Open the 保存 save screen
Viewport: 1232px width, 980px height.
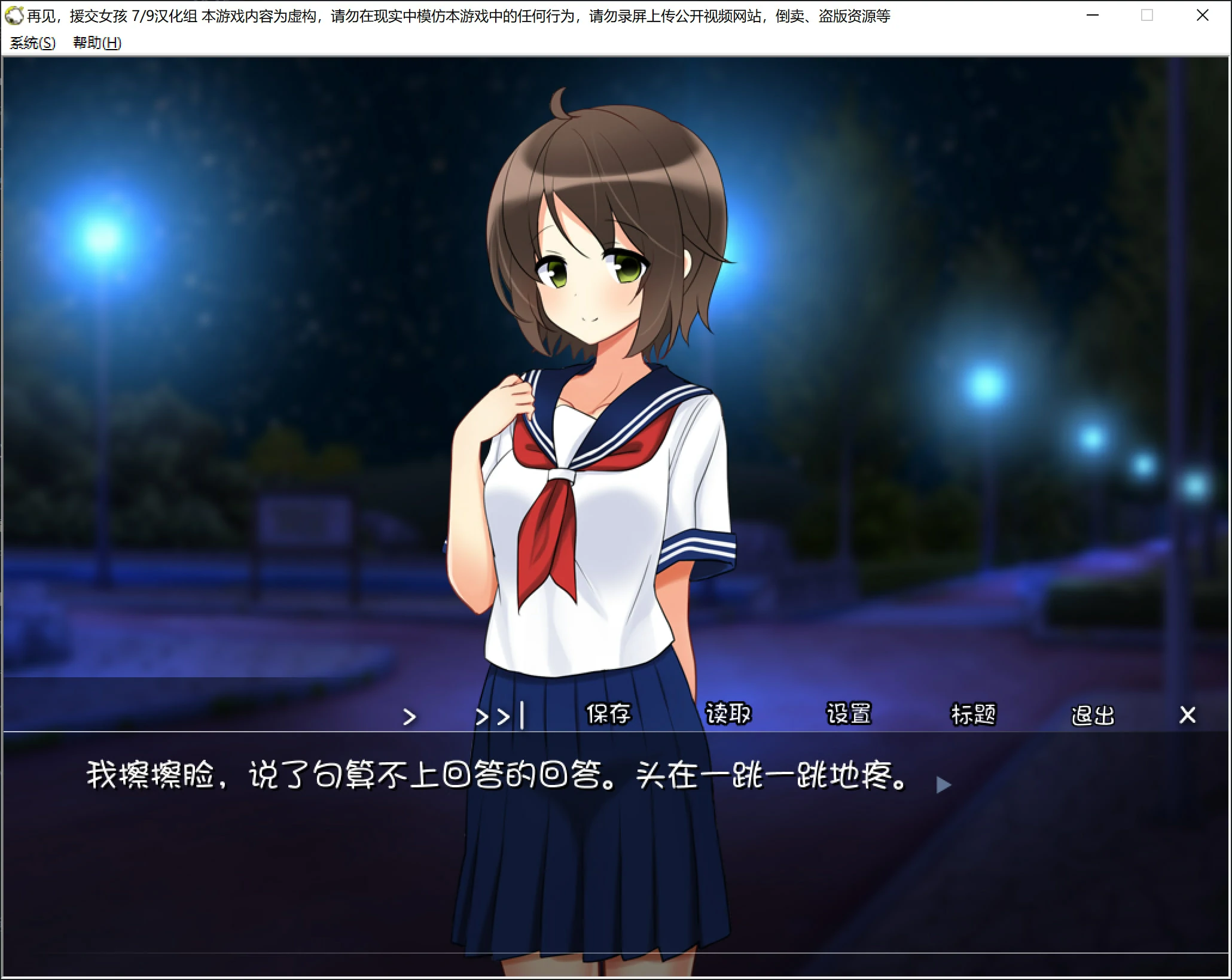click(608, 713)
